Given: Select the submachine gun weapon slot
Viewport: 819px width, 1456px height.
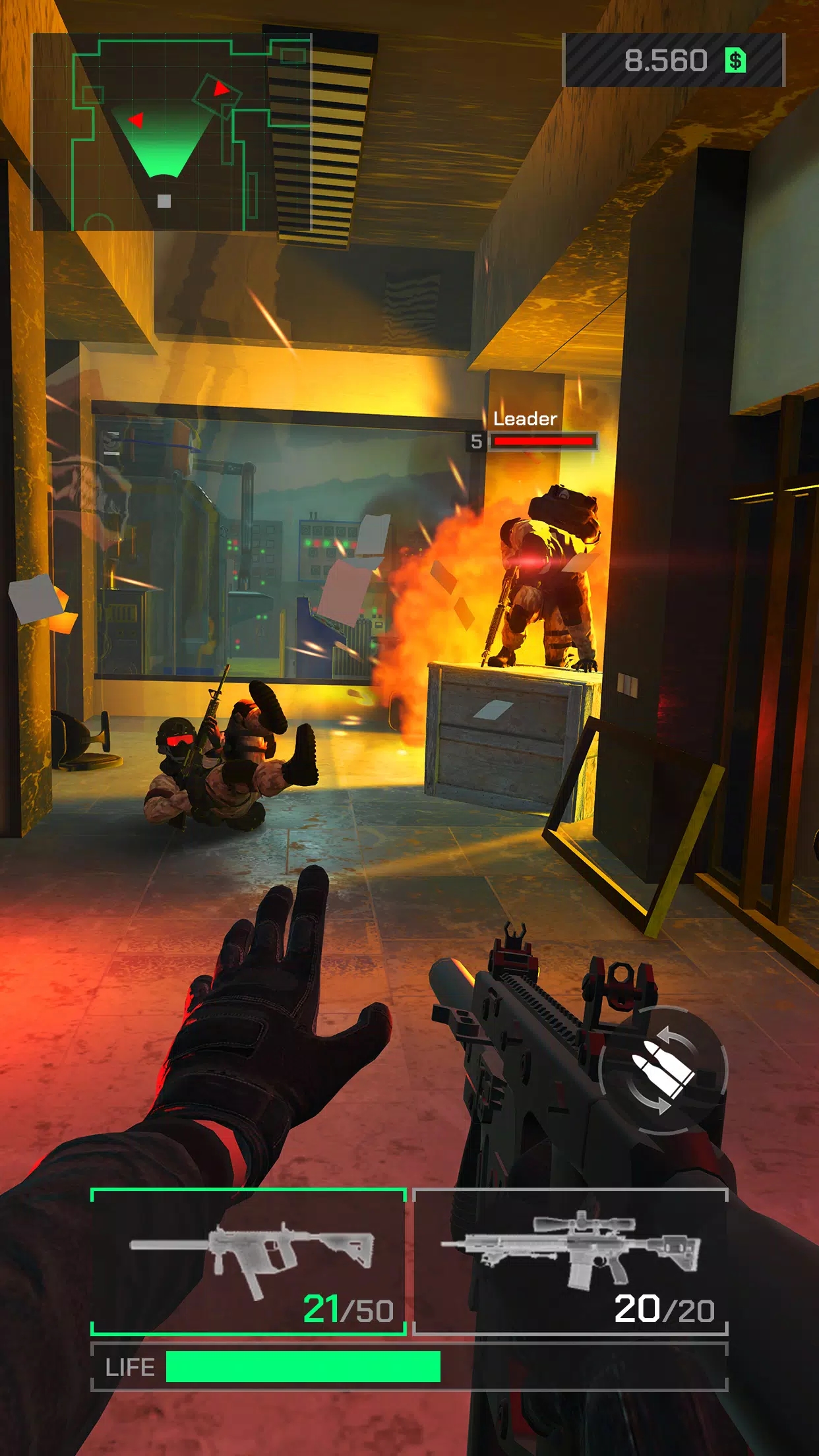Looking at the screenshot, I should coord(248,1261).
